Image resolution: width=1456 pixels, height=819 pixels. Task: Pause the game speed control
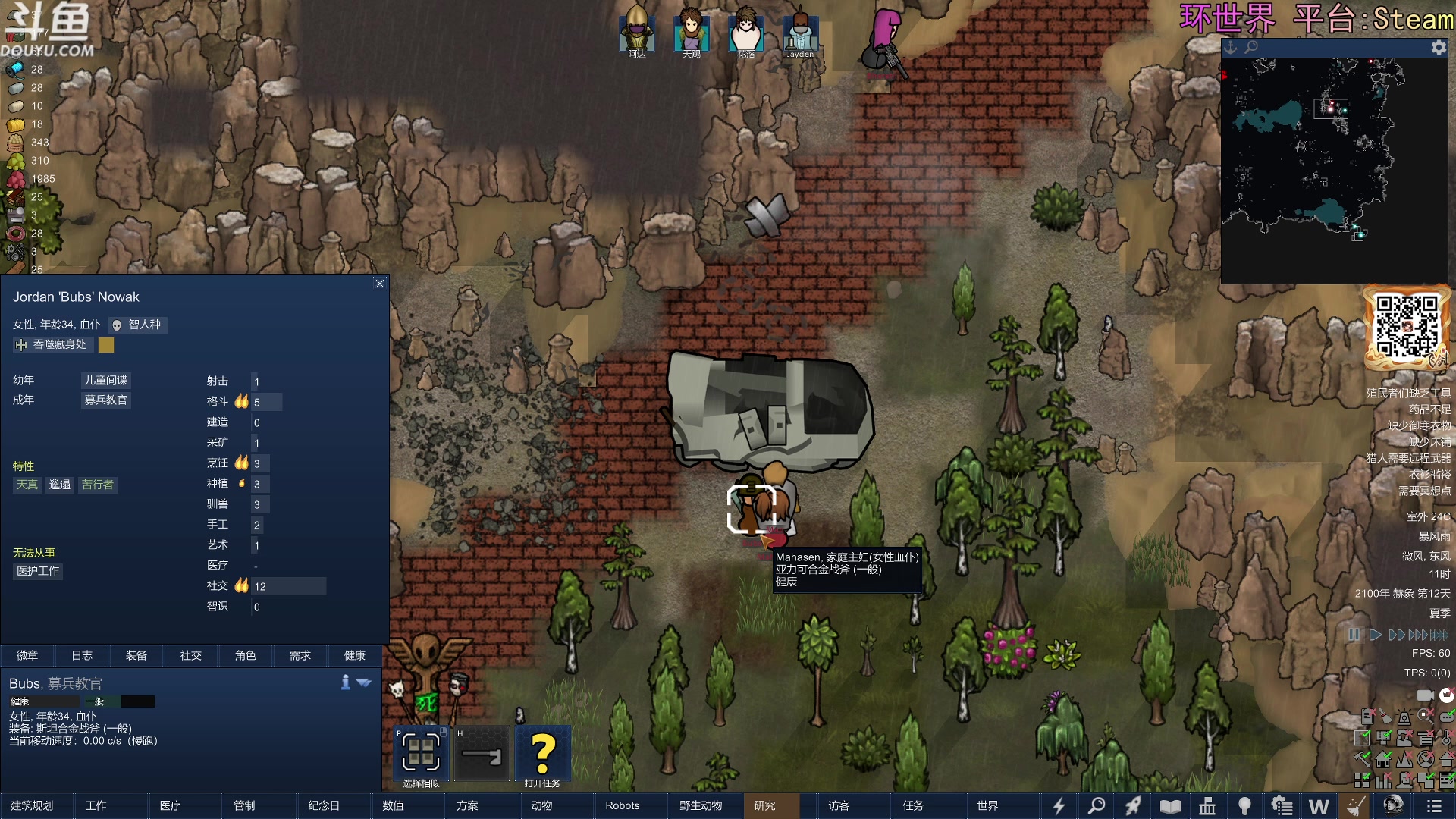[1354, 635]
